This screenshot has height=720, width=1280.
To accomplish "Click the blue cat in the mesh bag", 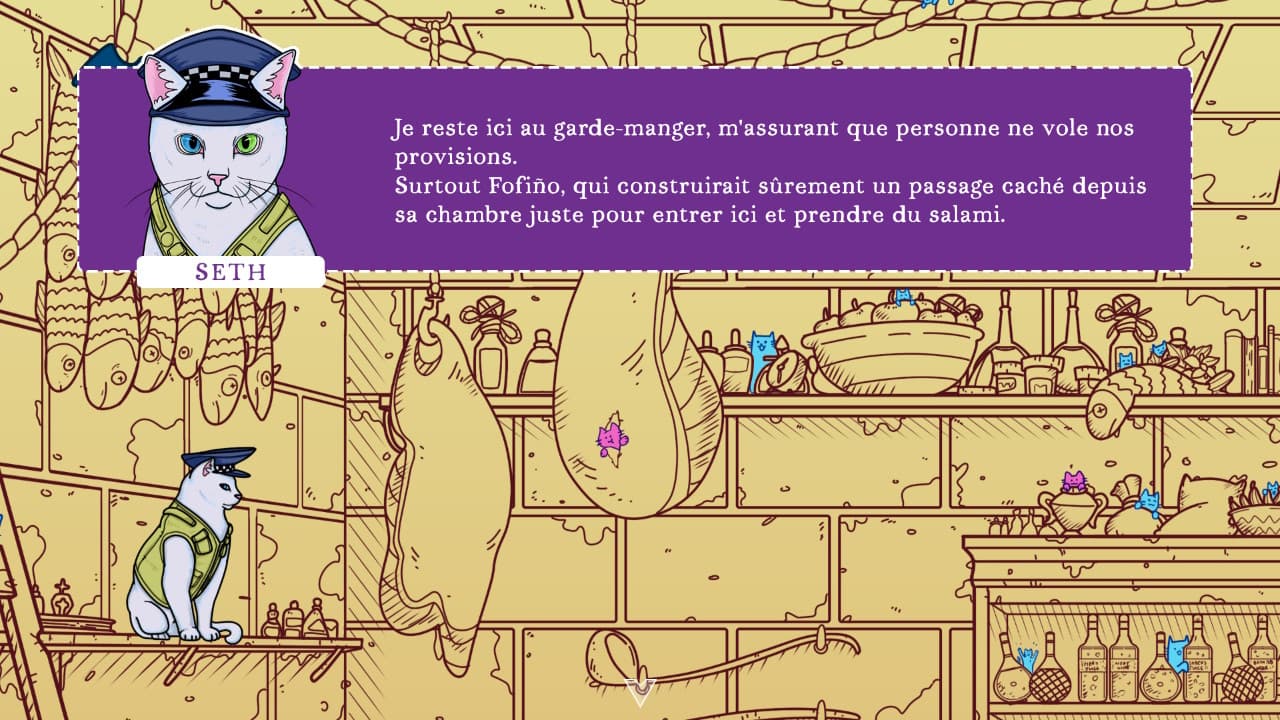I will tap(1029, 656).
